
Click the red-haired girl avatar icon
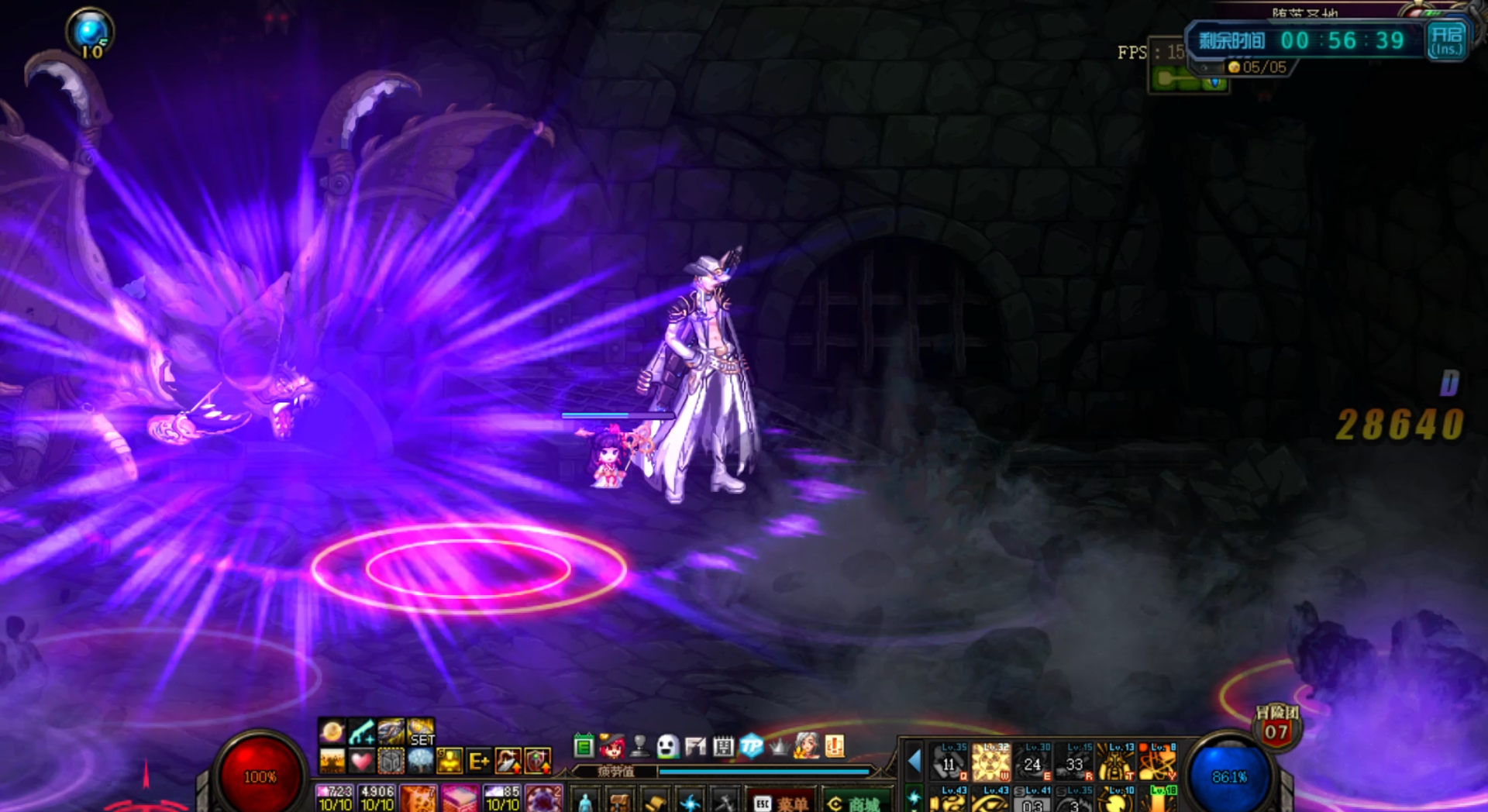click(611, 746)
